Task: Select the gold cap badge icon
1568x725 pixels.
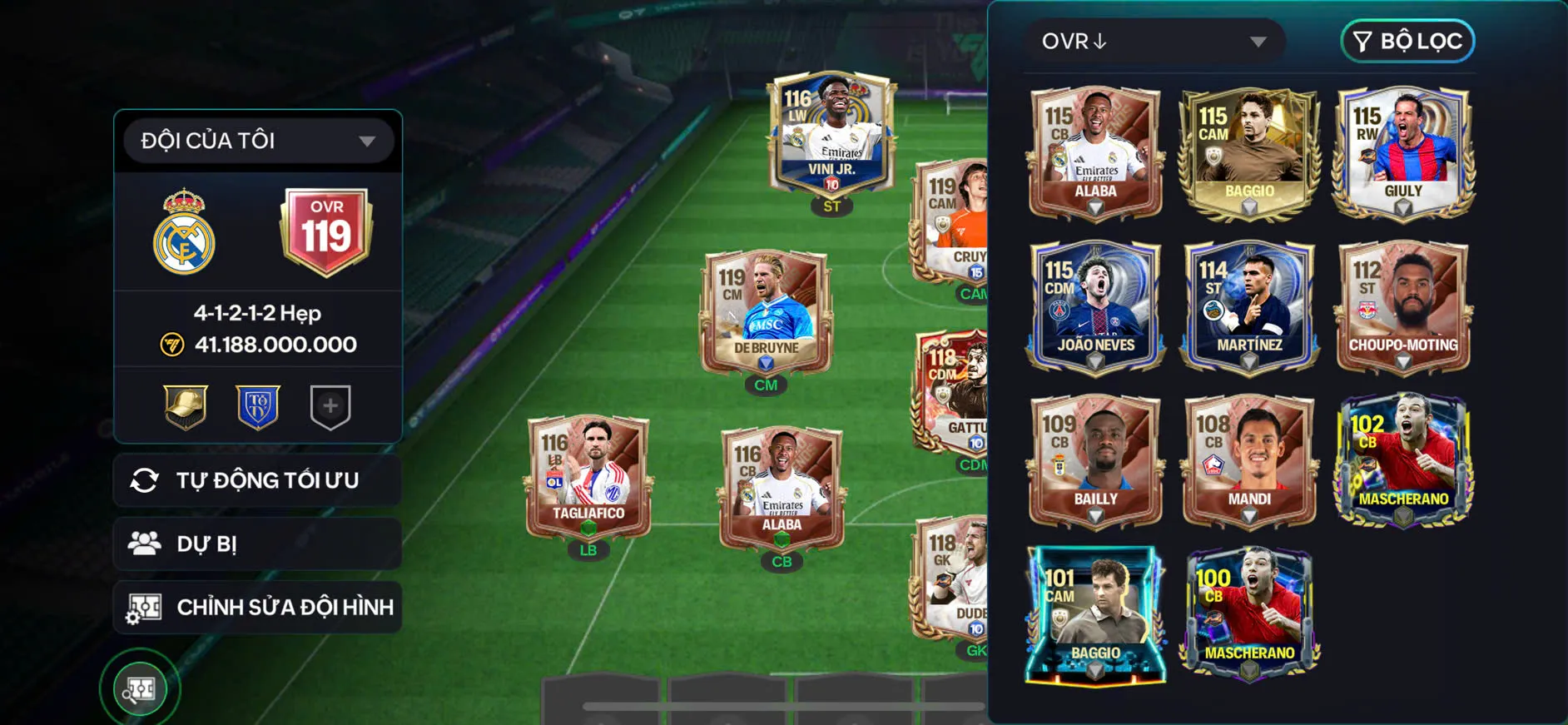Action: pyautogui.click(x=185, y=407)
